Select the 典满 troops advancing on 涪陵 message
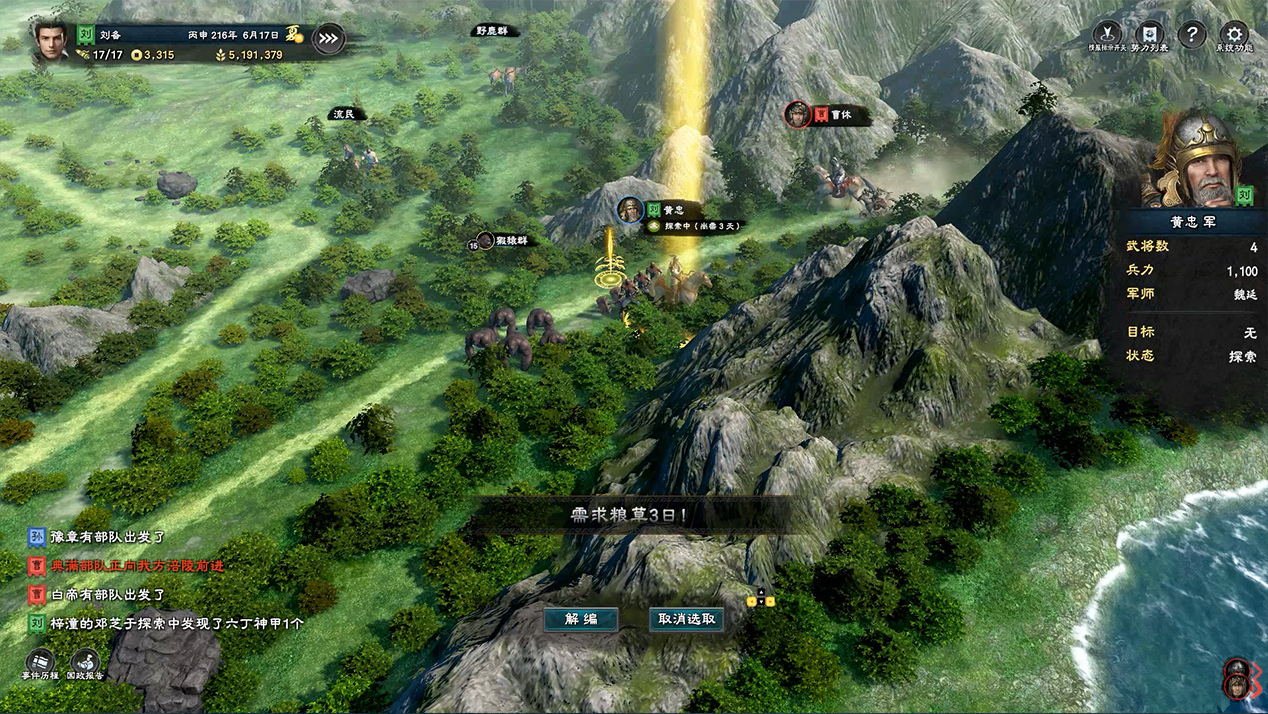 (137, 566)
